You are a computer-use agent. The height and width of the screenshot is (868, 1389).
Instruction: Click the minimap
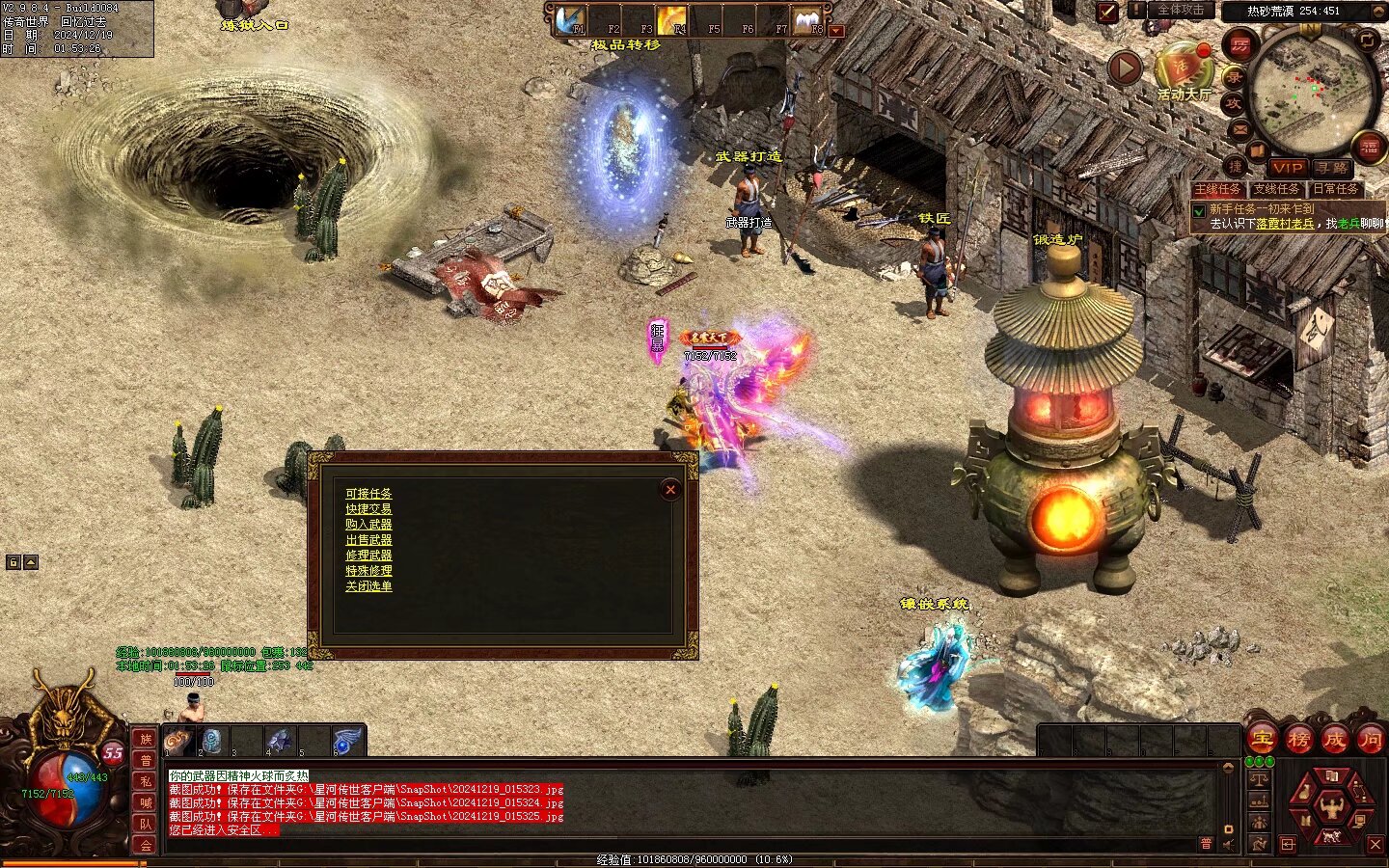(x=1313, y=87)
